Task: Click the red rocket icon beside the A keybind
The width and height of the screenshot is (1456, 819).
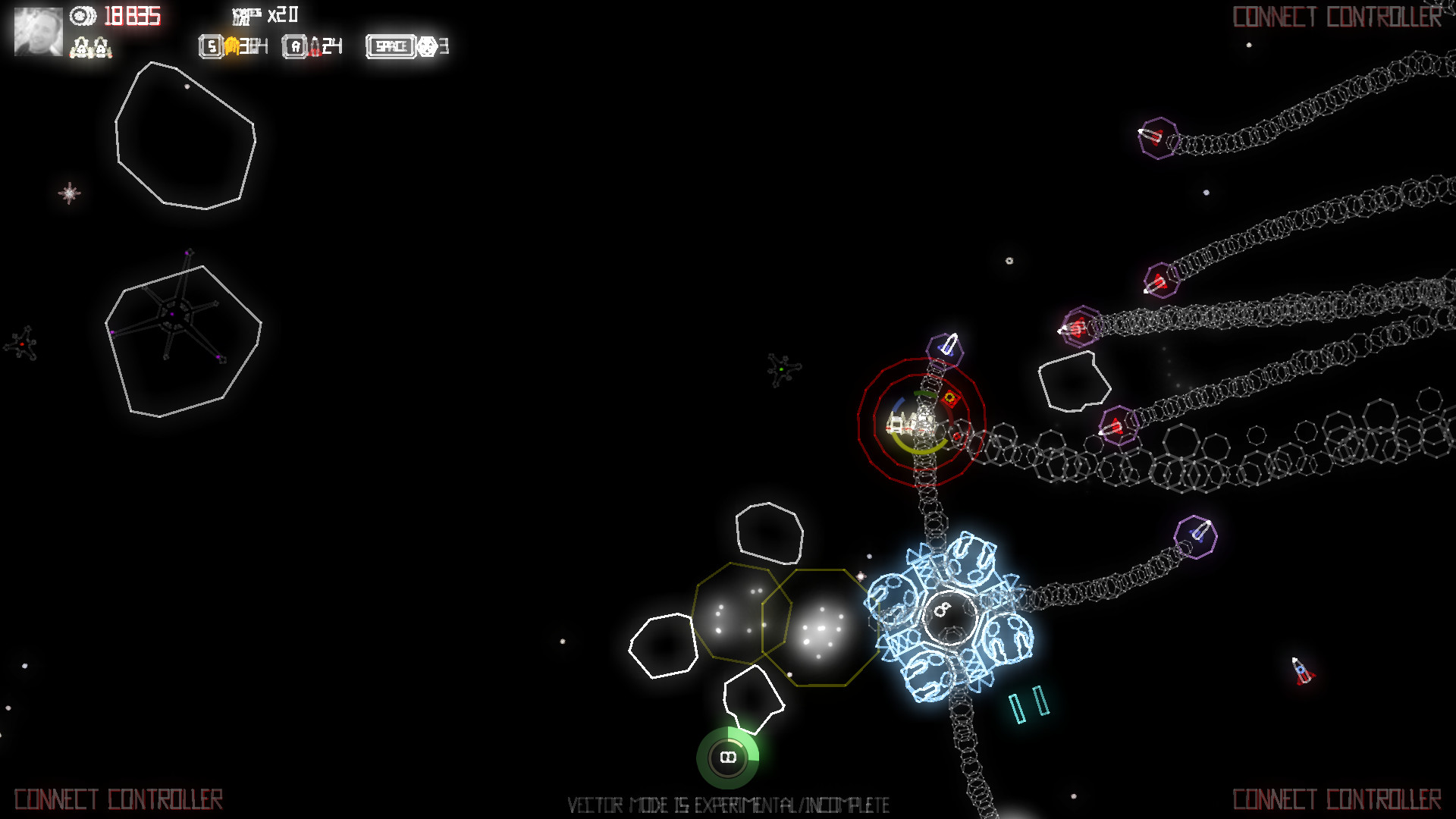Action: click(x=316, y=46)
